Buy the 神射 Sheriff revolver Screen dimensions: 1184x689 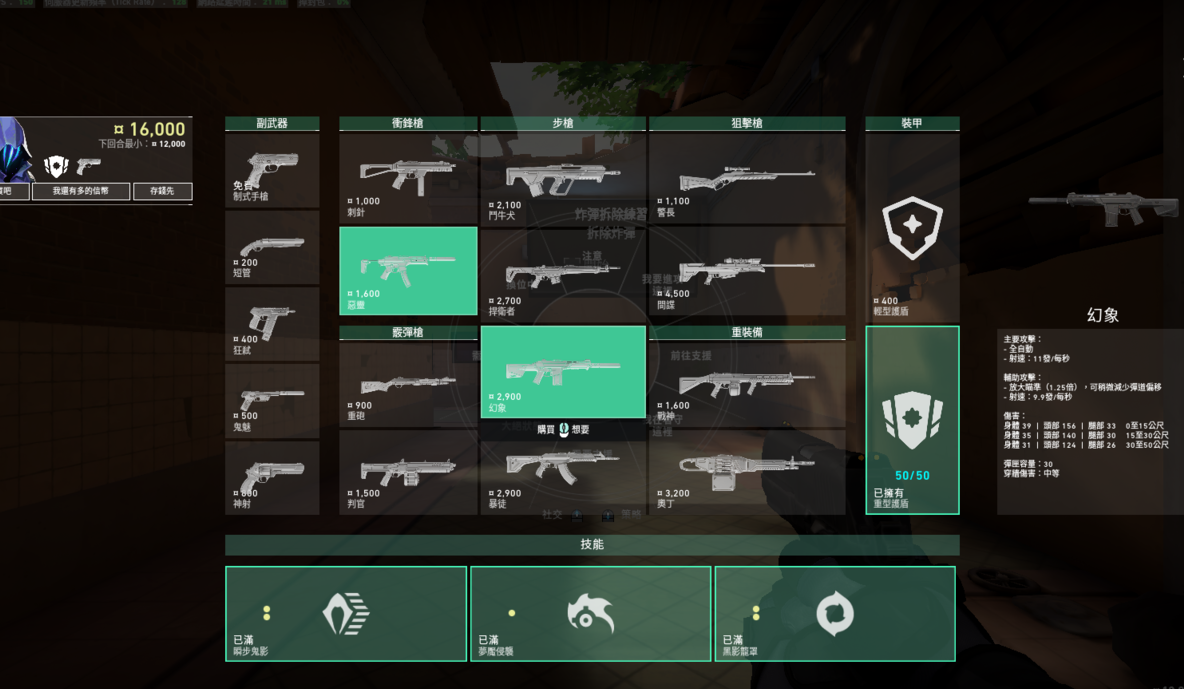click(x=272, y=478)
